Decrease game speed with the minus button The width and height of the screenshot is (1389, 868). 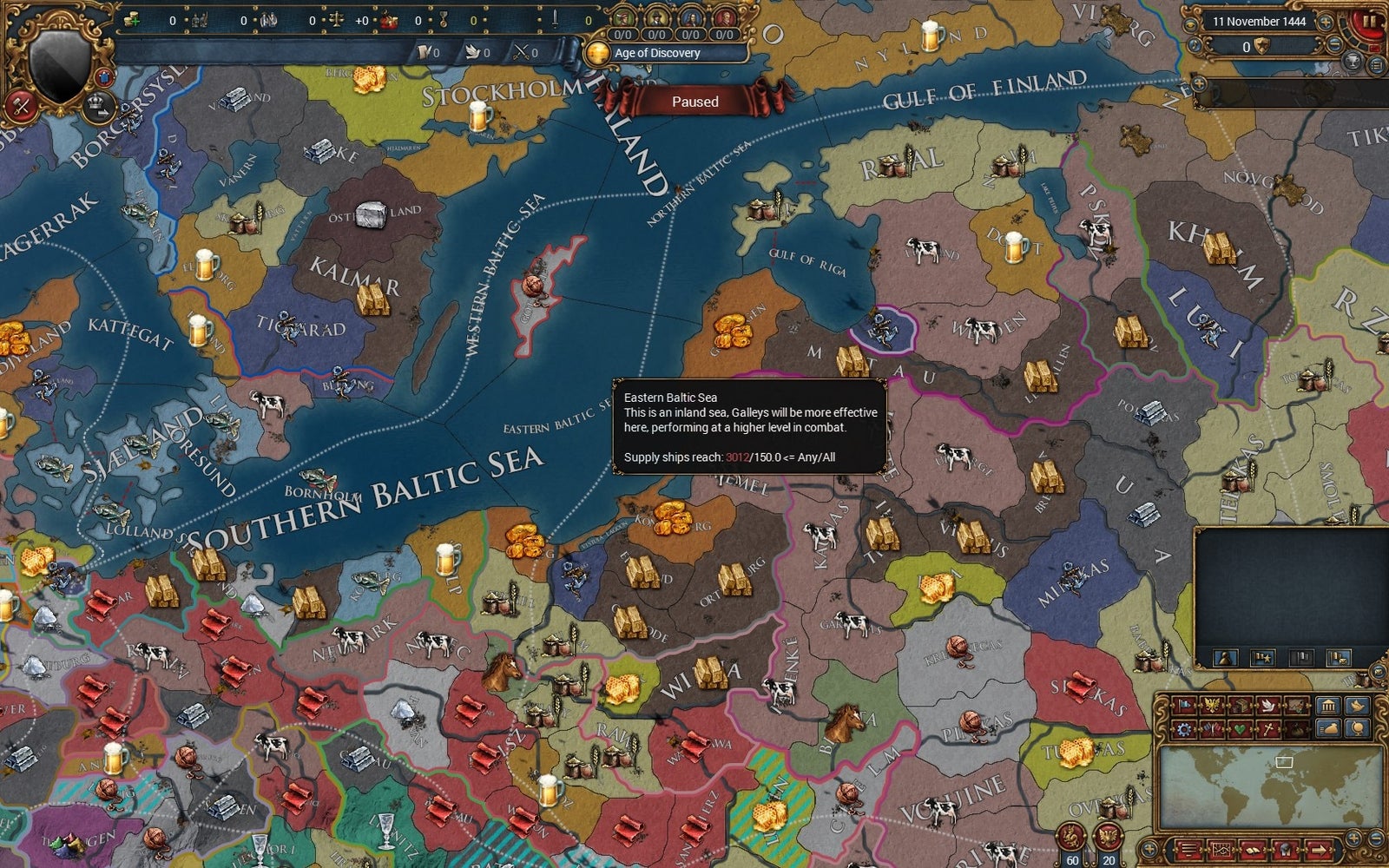[1334, 43]
